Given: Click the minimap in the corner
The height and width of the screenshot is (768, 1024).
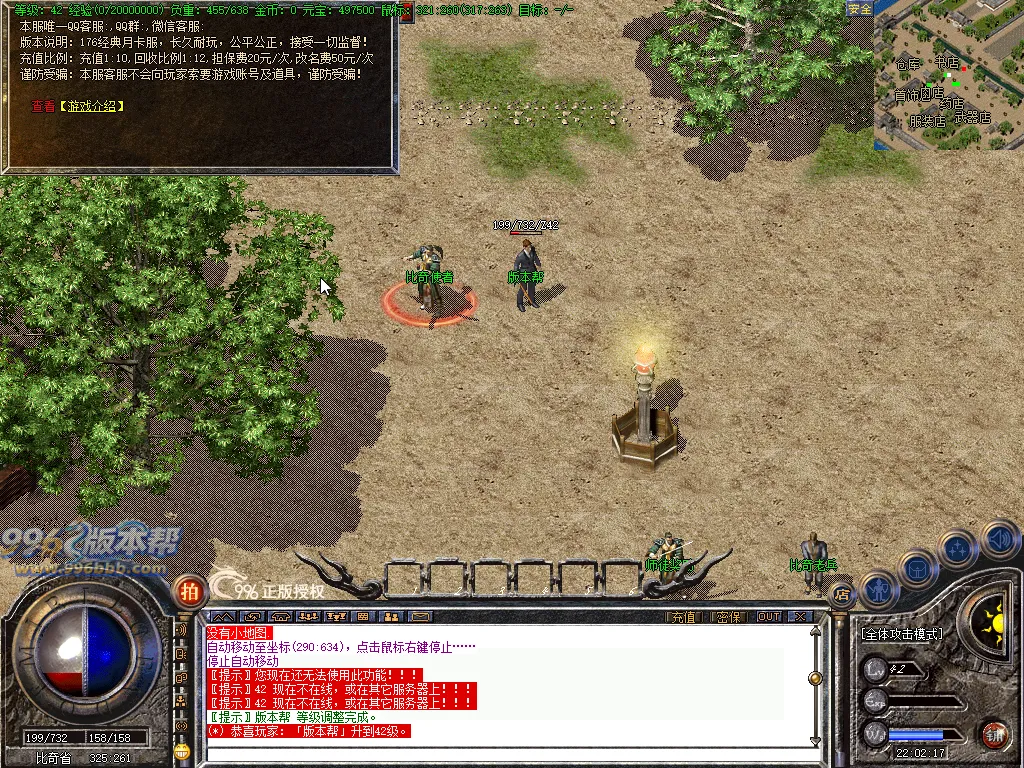Looking at the screenshot, I should [948, 76].
